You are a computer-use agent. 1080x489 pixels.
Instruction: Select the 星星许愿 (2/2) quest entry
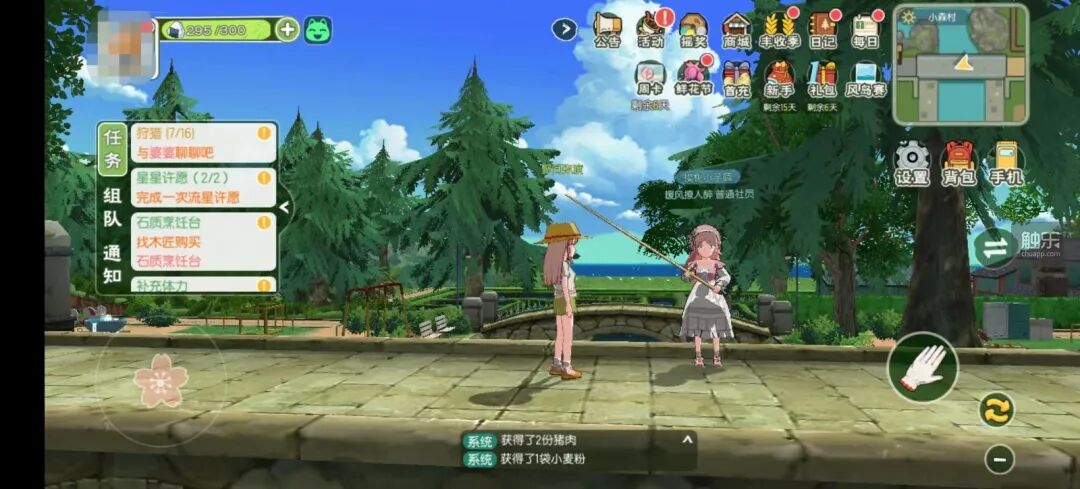[203, 187]
